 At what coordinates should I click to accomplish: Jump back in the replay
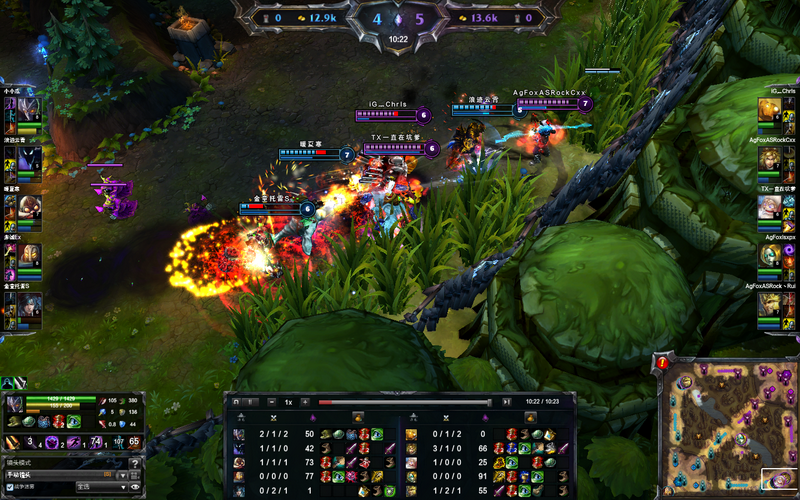click(236, 401)
